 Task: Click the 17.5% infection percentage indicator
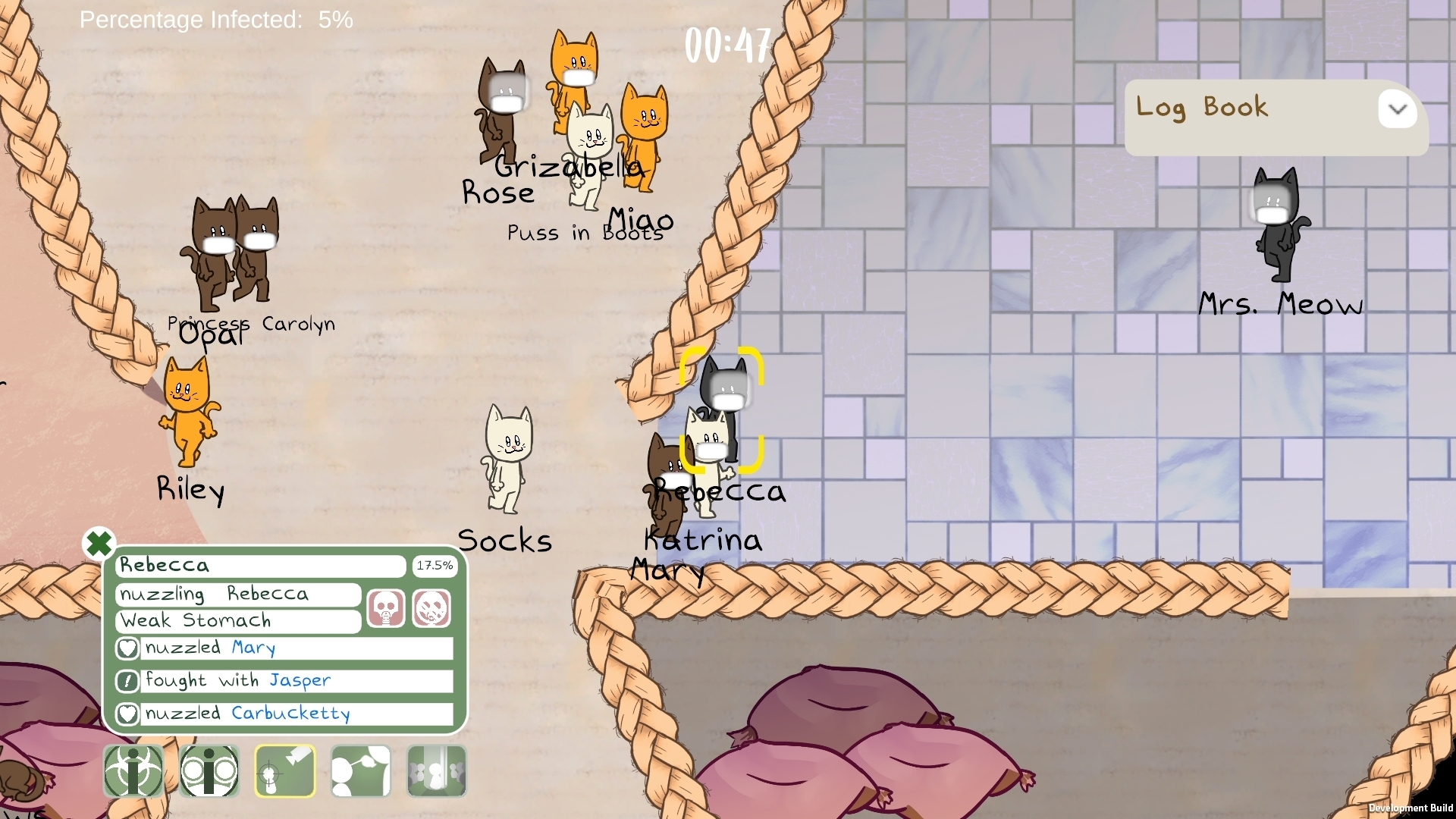[x=434, y=565]
